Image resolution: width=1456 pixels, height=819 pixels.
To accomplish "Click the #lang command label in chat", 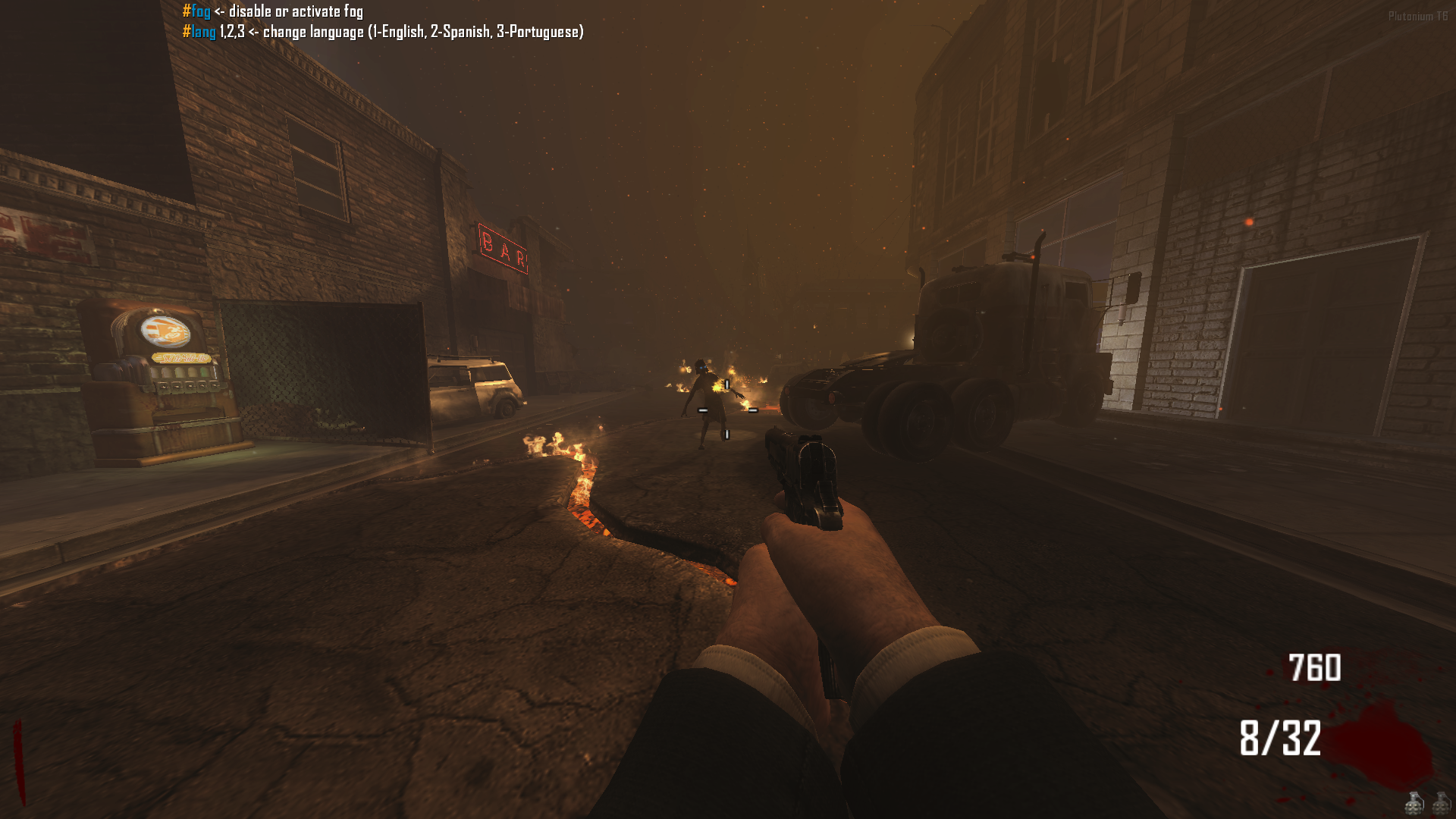I will (x=199, y=33).
